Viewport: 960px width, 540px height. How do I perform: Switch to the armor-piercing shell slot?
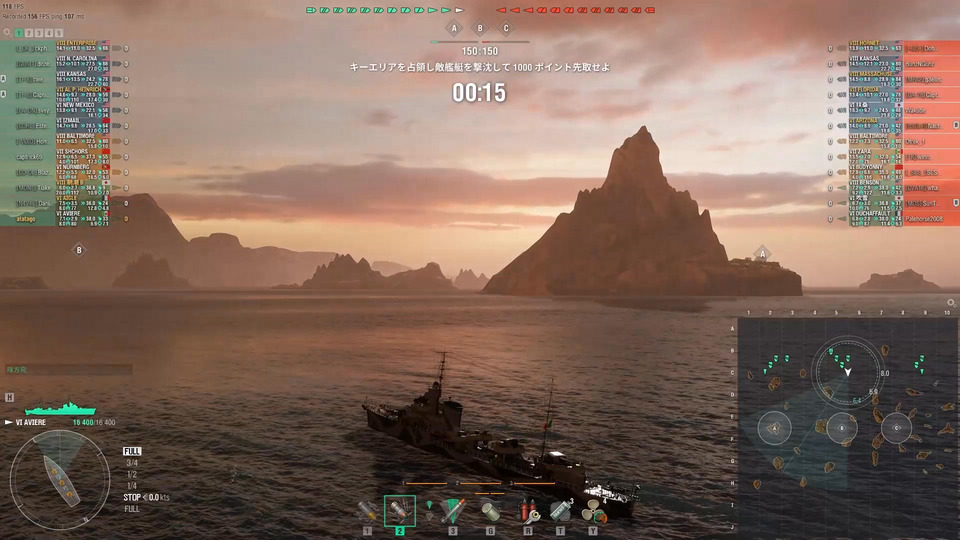tap(399, 511)
